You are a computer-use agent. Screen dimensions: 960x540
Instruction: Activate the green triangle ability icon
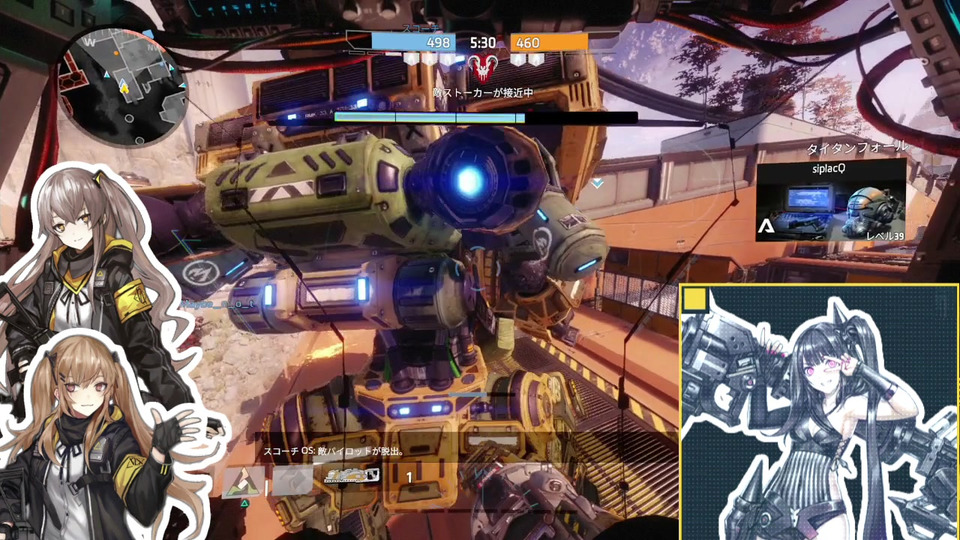(x=243, y=482)
